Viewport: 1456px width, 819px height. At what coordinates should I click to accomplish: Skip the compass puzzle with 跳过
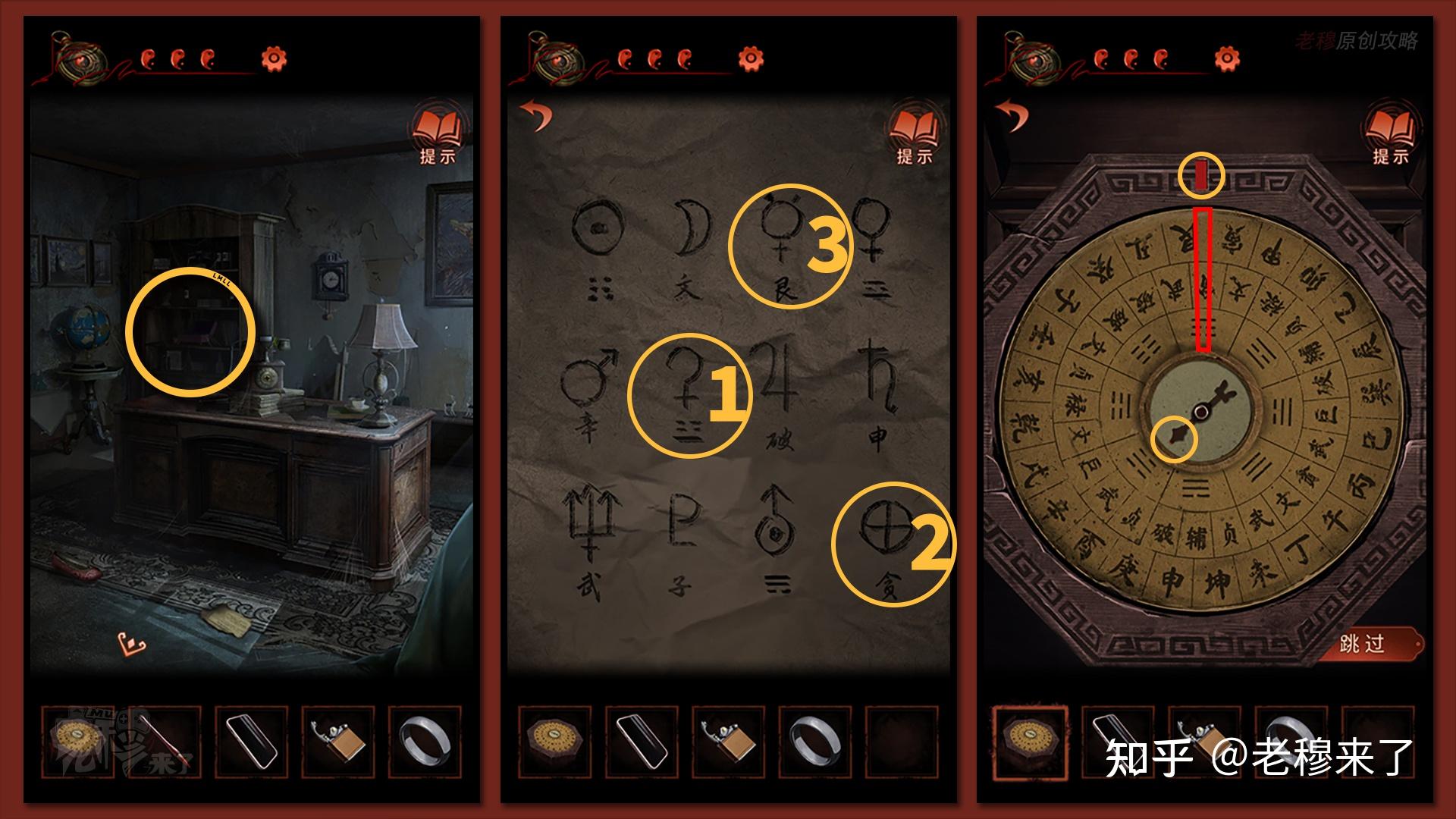point(1363,645)
